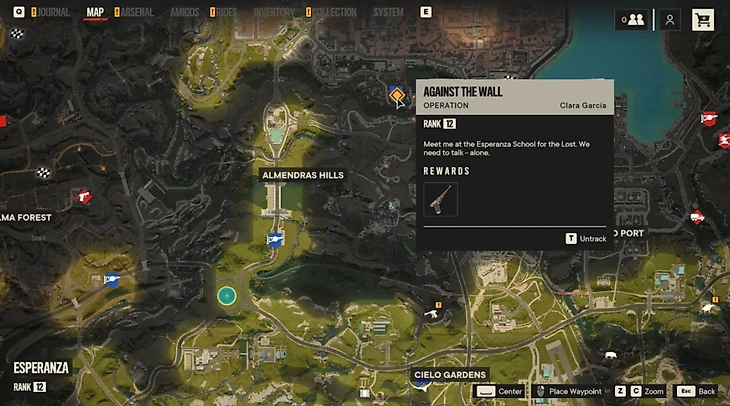Viewport: 730px width, 406px height.
Task: Select the Map tab
Action: (95, 13)
